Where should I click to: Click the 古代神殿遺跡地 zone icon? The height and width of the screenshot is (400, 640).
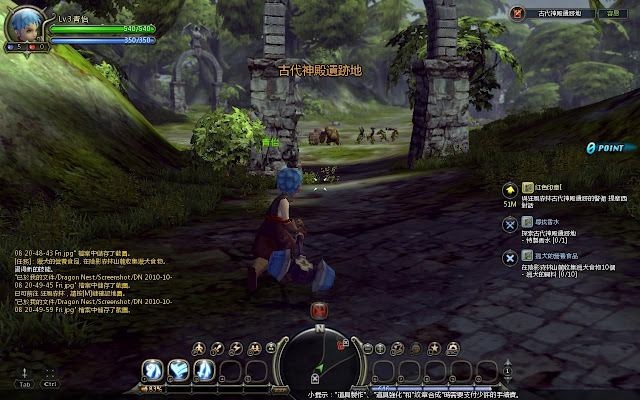518,14
